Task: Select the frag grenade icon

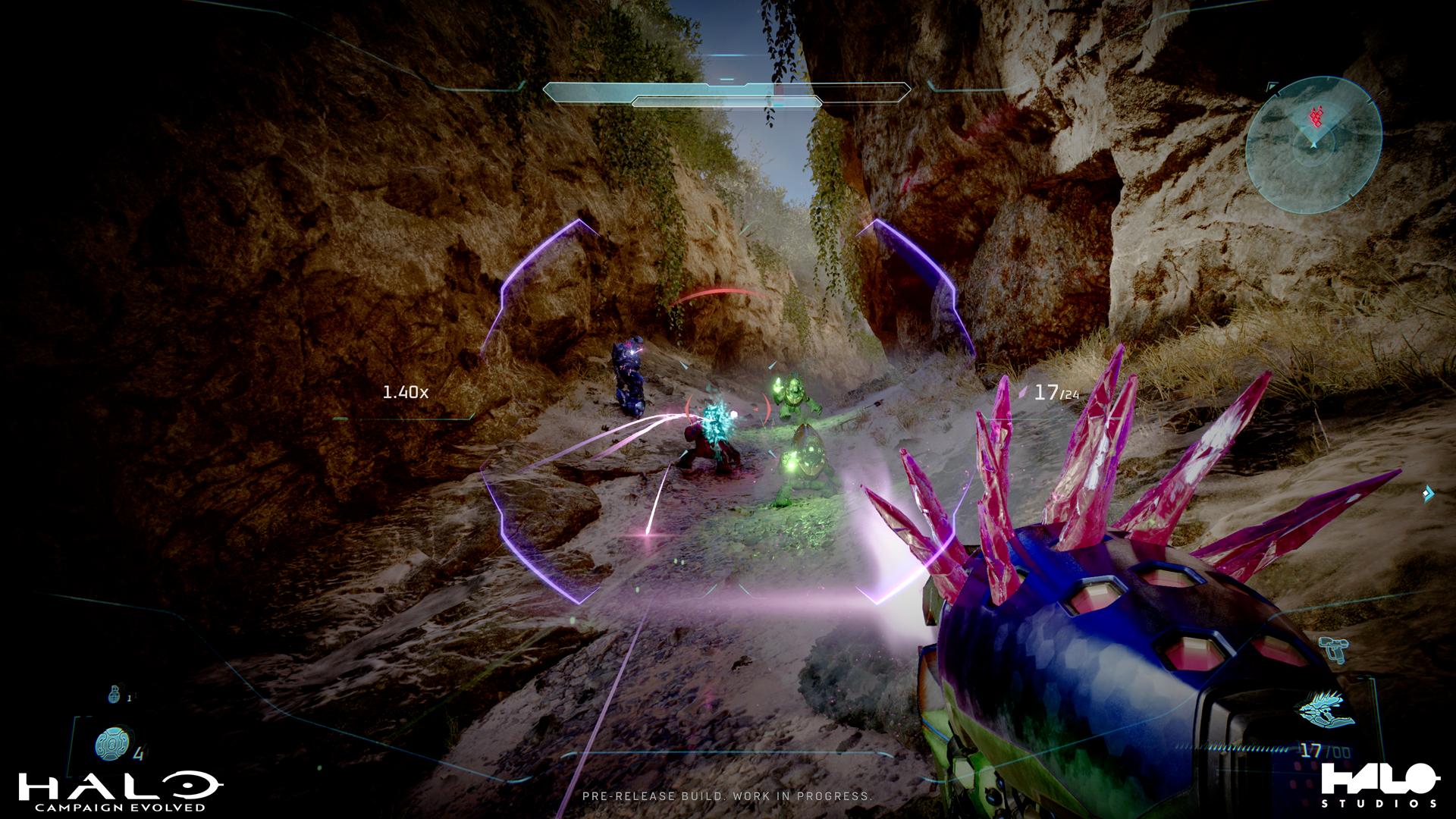Action: (x=115, y=694)
